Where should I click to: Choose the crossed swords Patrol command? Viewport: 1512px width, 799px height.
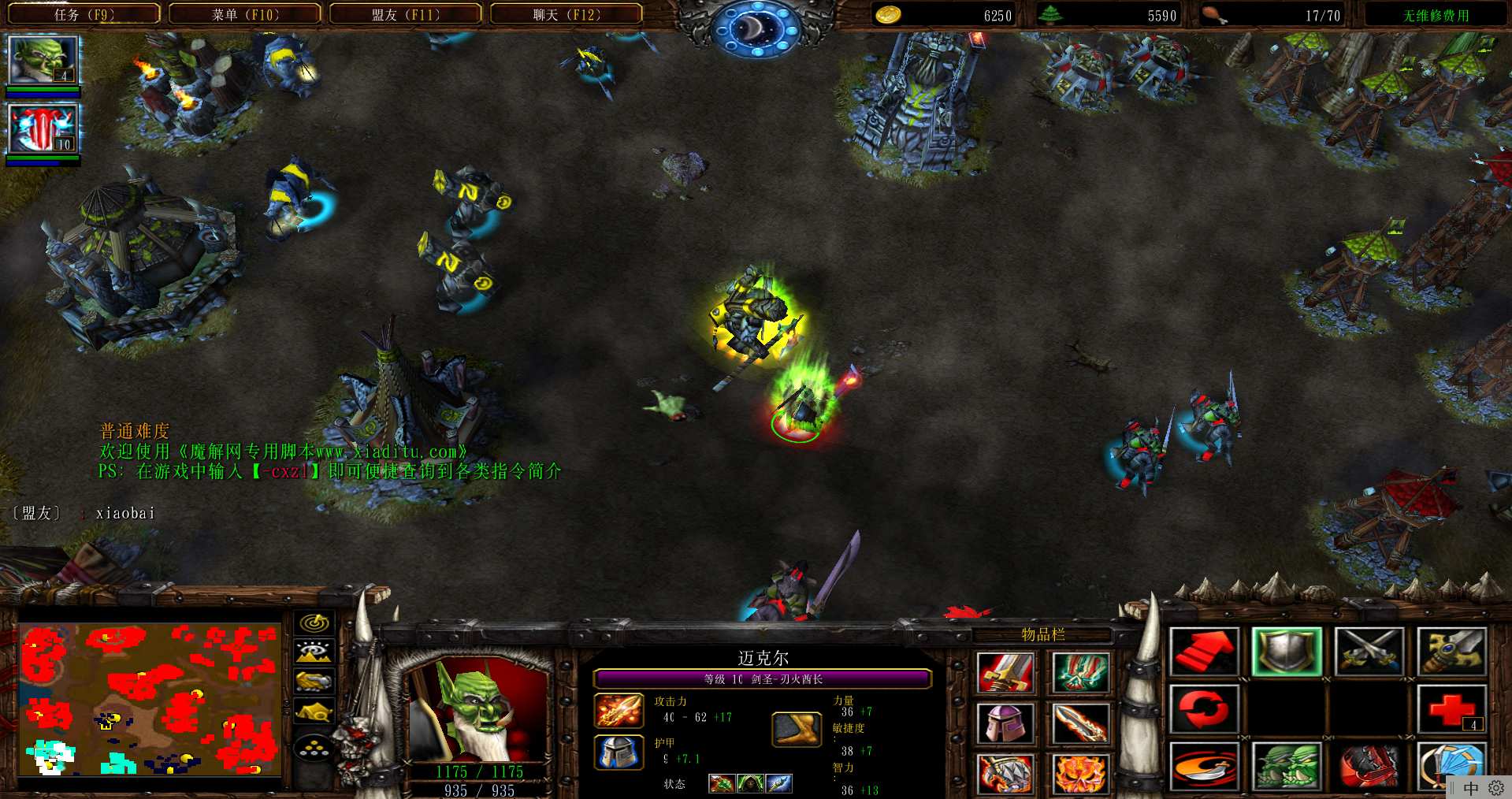[x=1369, y=652]
